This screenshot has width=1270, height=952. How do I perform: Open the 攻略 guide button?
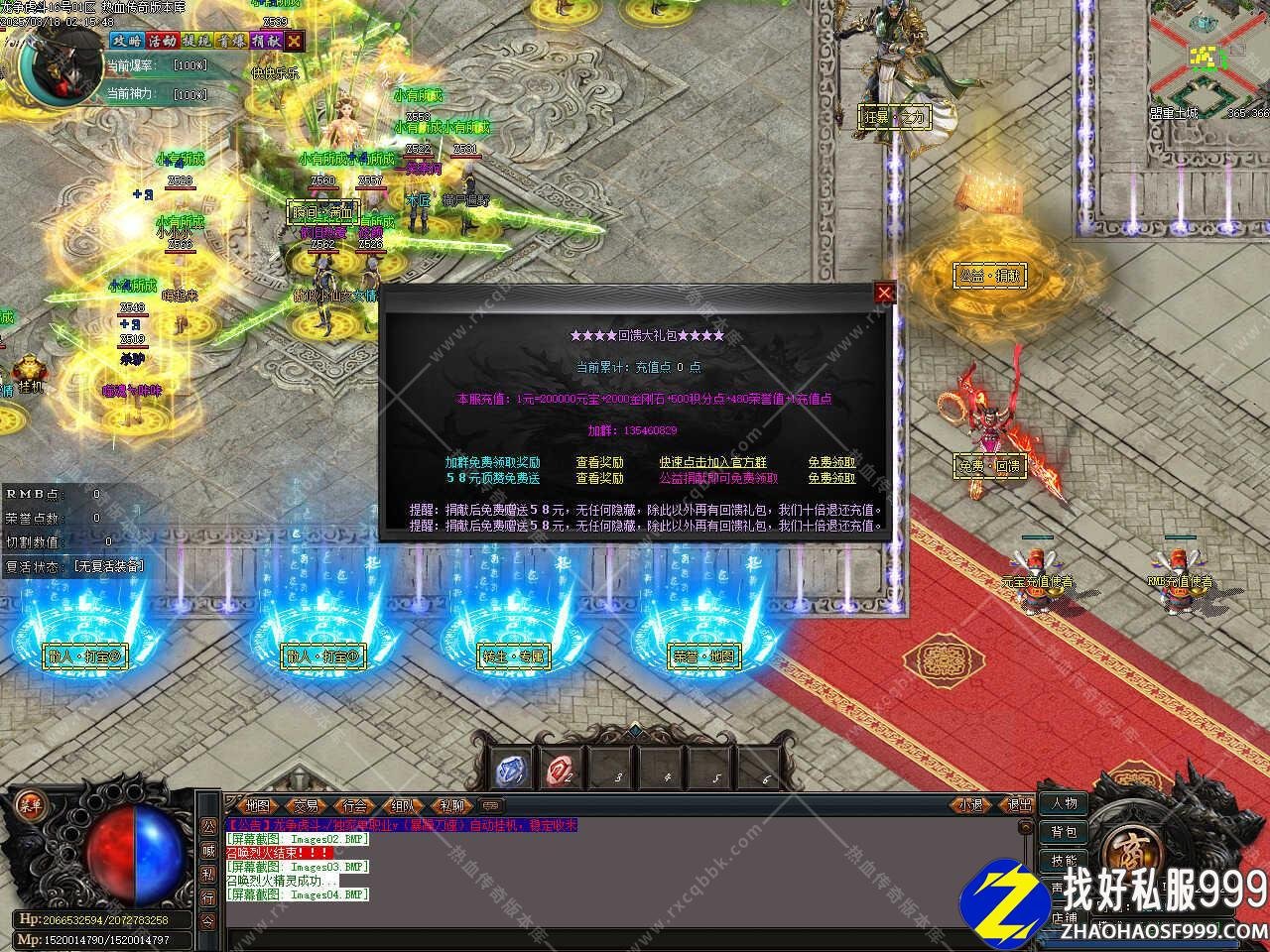tap(126, 41)
